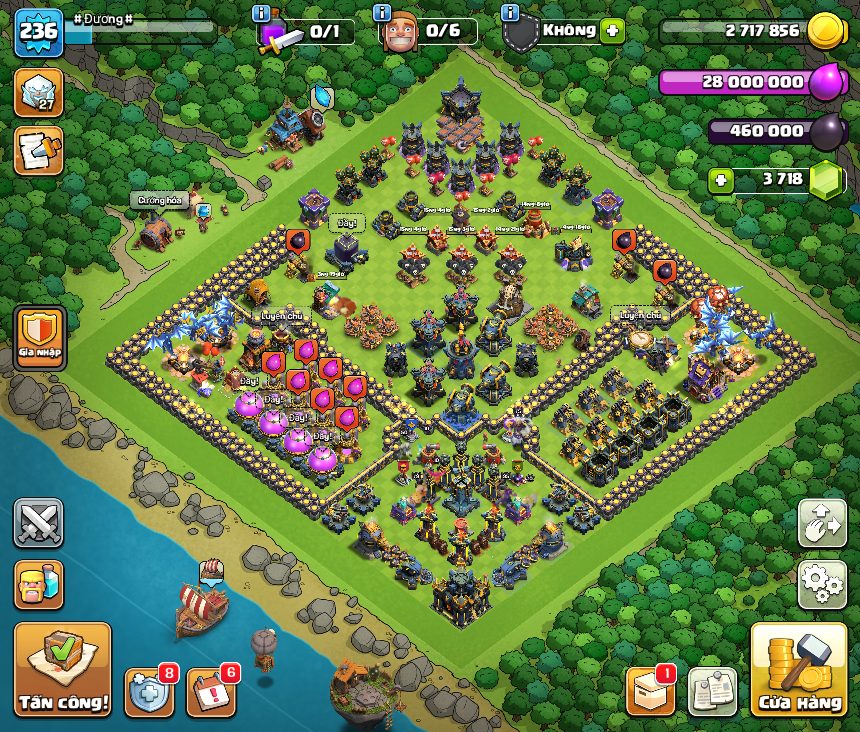Open the crossed swords battle log

pos(38,523)
